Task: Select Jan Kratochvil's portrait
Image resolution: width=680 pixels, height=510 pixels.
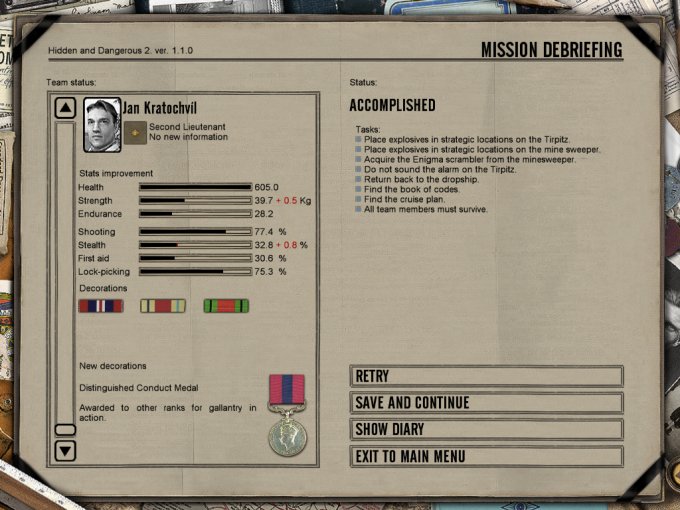Action: click(101, 124)
